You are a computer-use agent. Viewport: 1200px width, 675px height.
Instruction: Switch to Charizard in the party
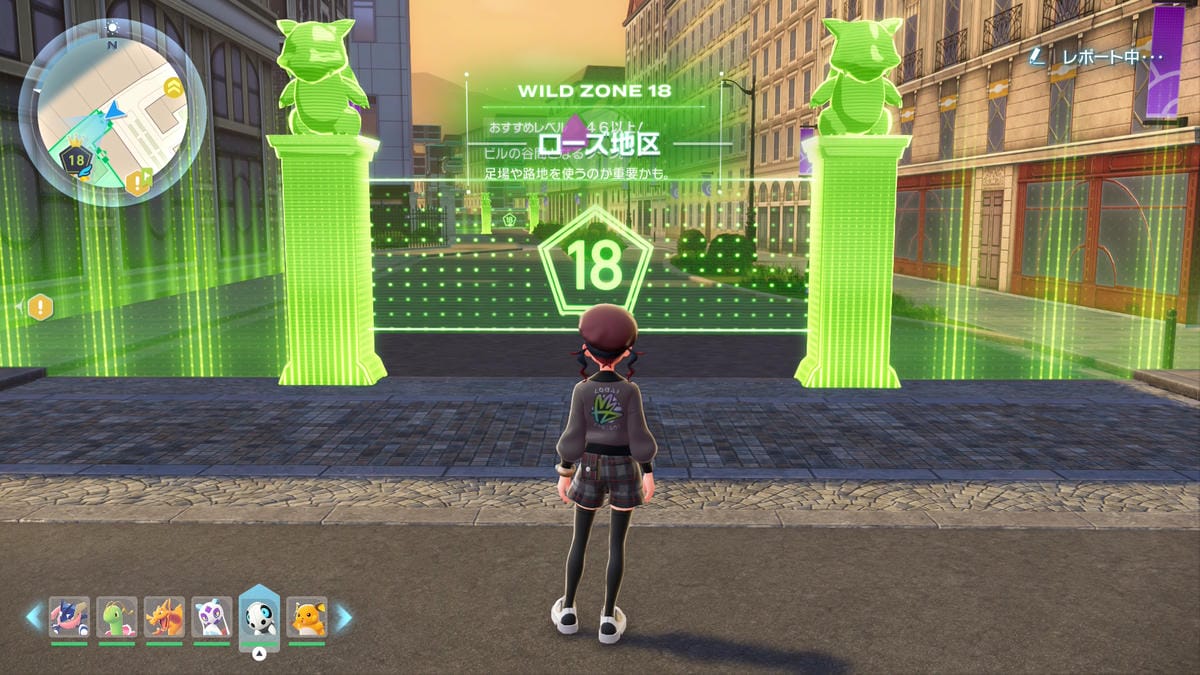[164, 617]
